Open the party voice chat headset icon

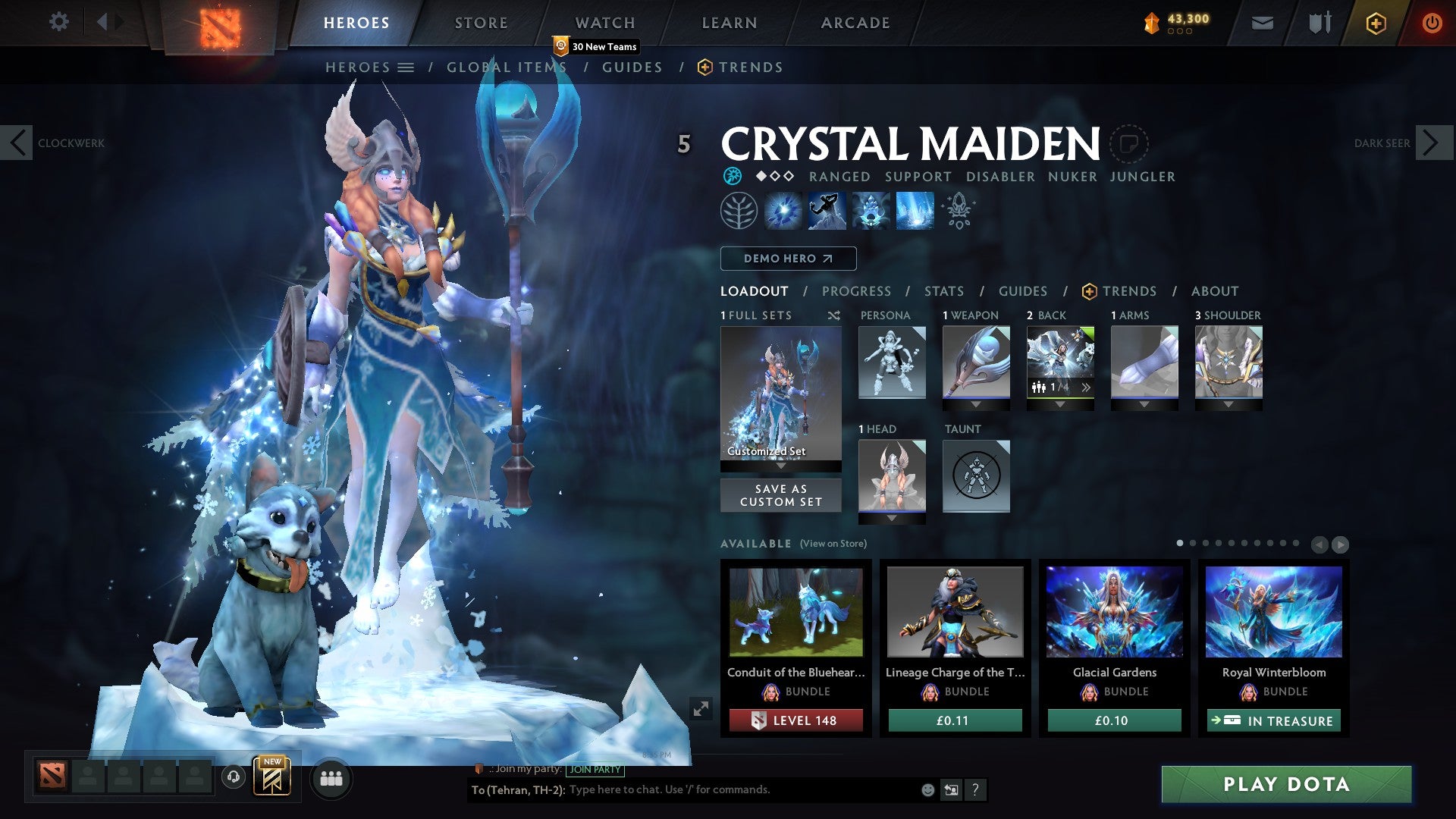[233, 777]
